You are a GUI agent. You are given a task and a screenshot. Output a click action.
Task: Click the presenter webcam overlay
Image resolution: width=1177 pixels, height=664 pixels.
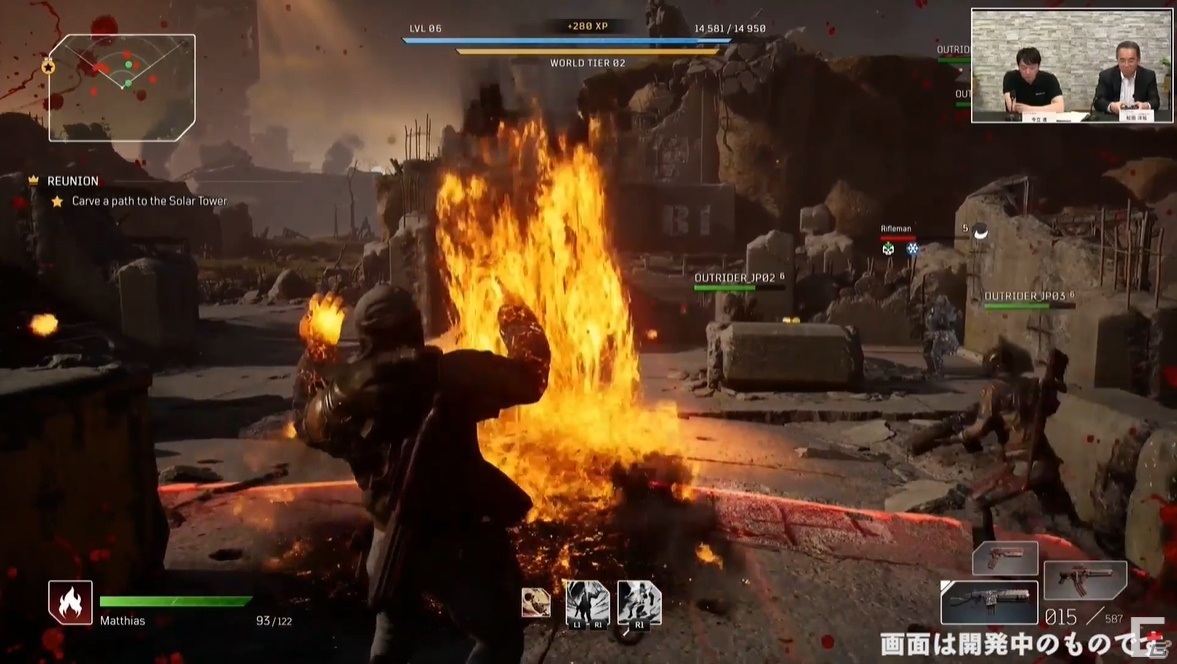(1071, 66)
